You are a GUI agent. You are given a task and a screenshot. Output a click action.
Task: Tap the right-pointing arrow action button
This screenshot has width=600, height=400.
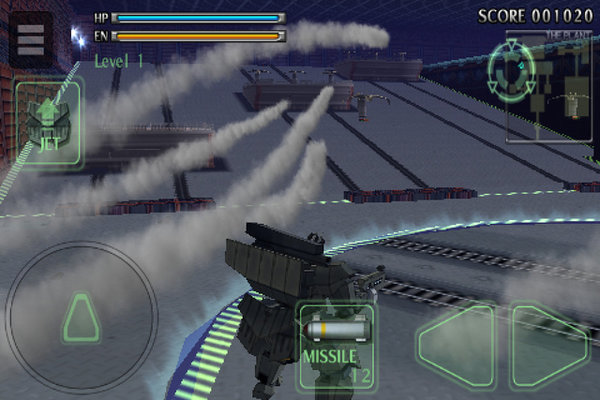point(549,345)
